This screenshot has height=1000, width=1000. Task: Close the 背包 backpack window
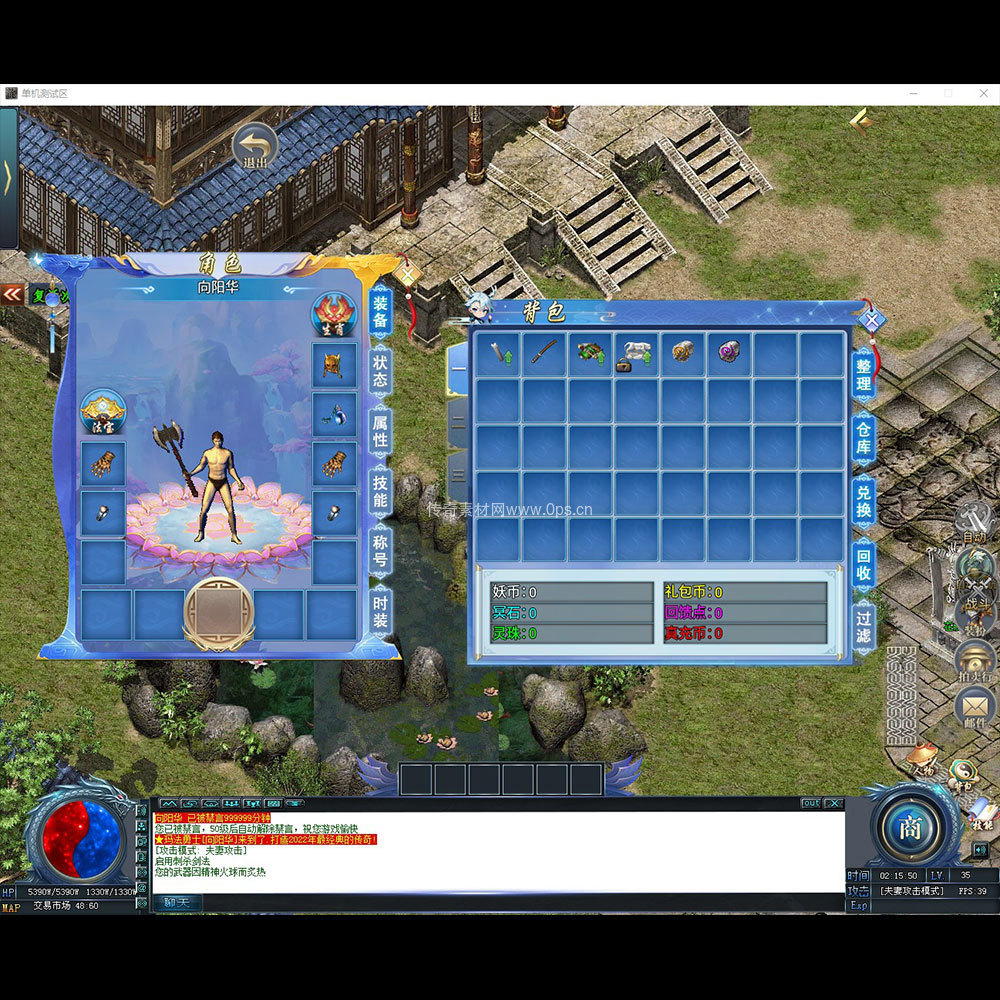872,320
